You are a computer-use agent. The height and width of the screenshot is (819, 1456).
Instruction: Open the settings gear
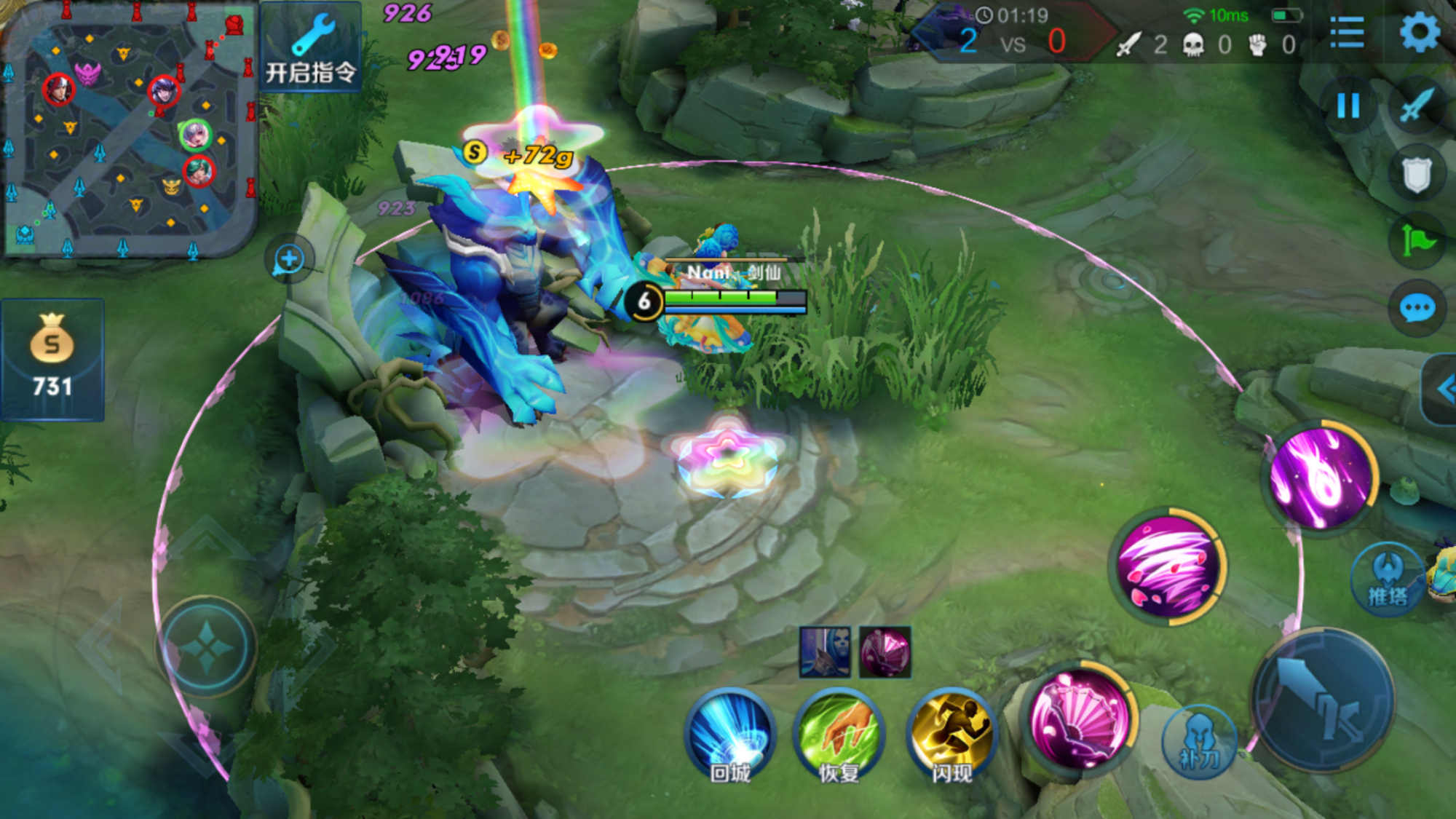click(1419, 33)
